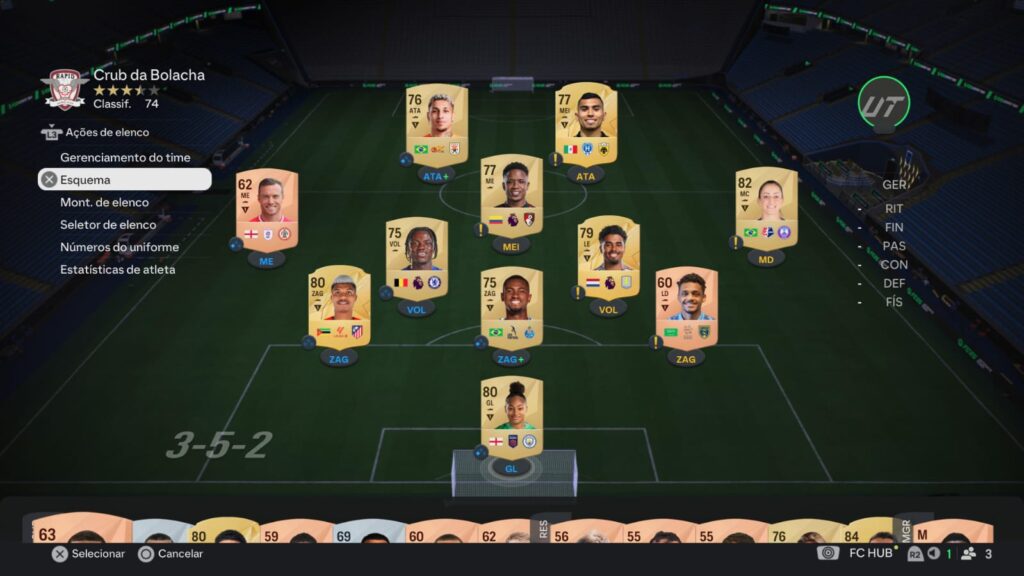The image size is (1024, 576).
Task: Select the 82-rated MD player card
Action: click(x=766, y=208)
